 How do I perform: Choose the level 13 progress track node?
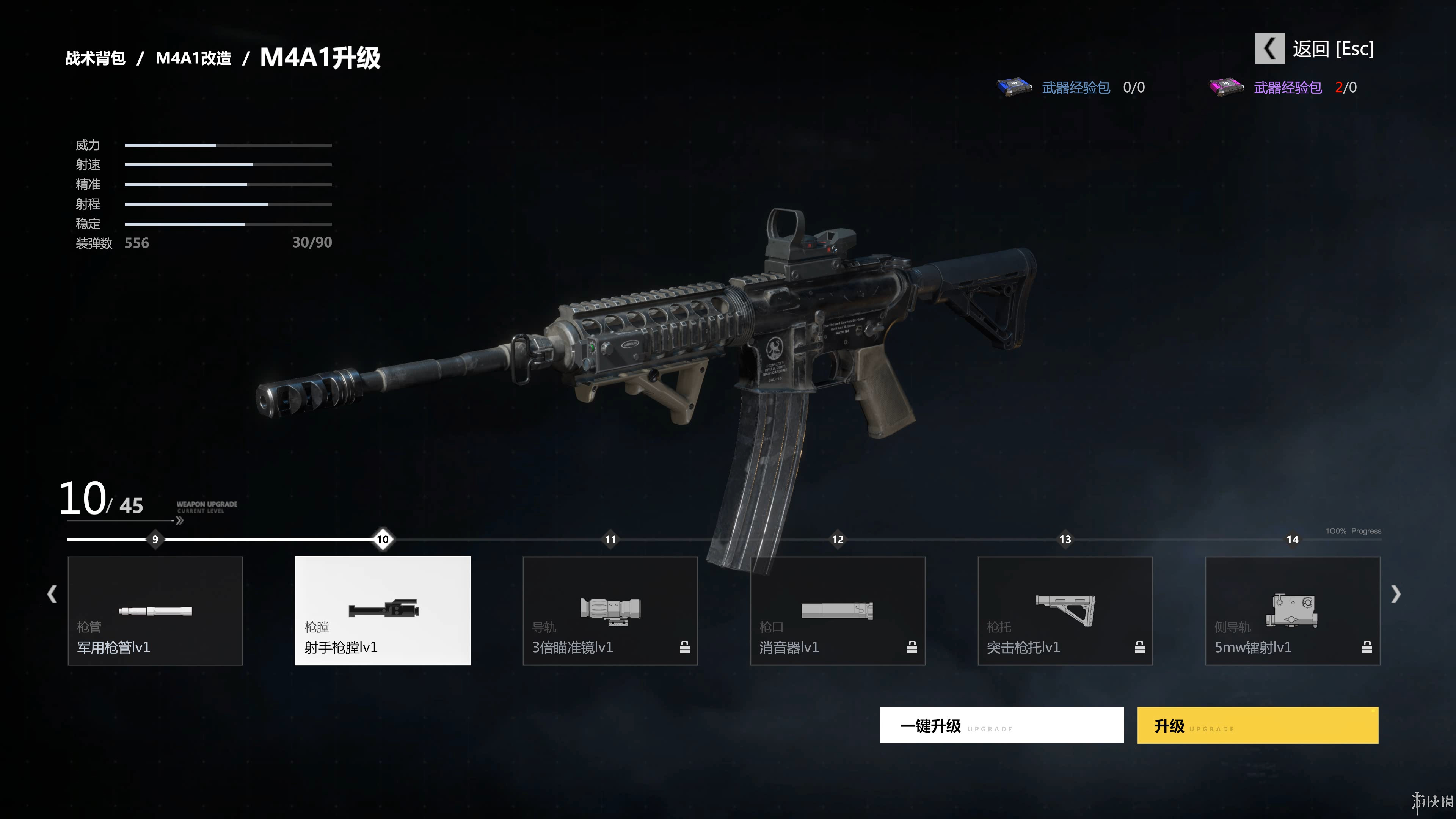click(1065, 539)
